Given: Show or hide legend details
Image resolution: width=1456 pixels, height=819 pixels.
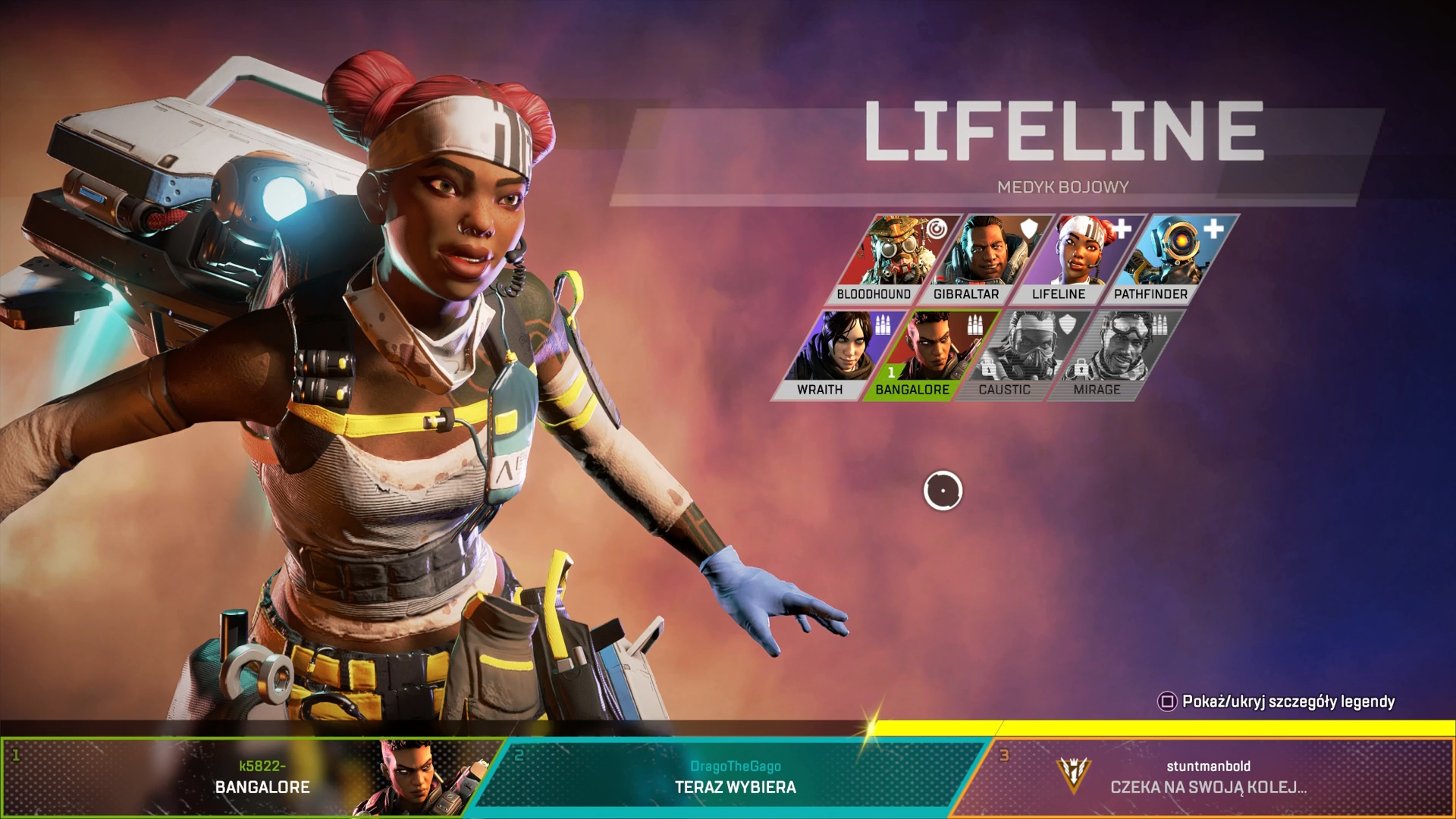Looking at the screenshot, I should (x=1277, y=701).
